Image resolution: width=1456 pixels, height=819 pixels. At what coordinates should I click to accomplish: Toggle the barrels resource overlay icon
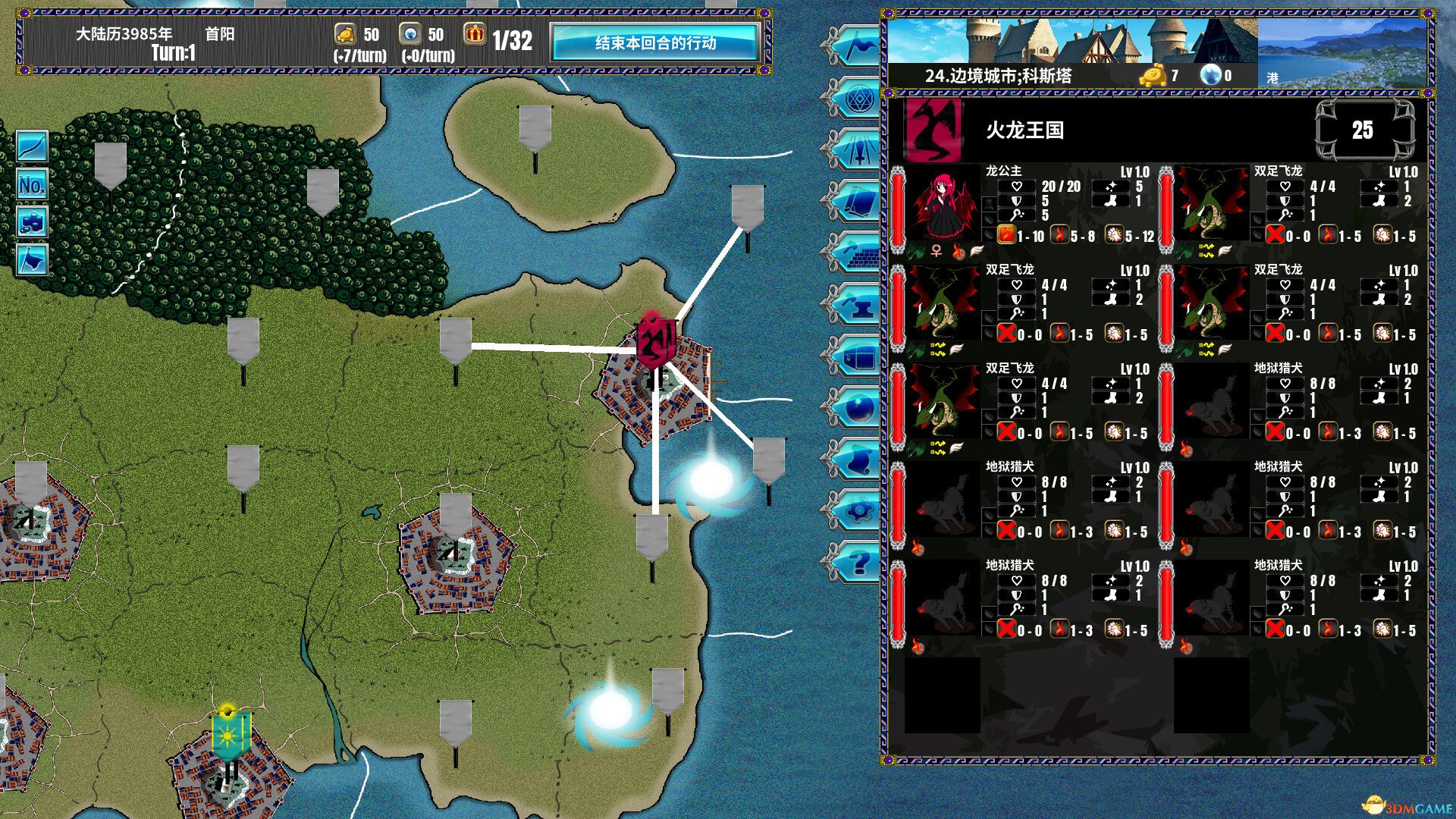[32, 221]
